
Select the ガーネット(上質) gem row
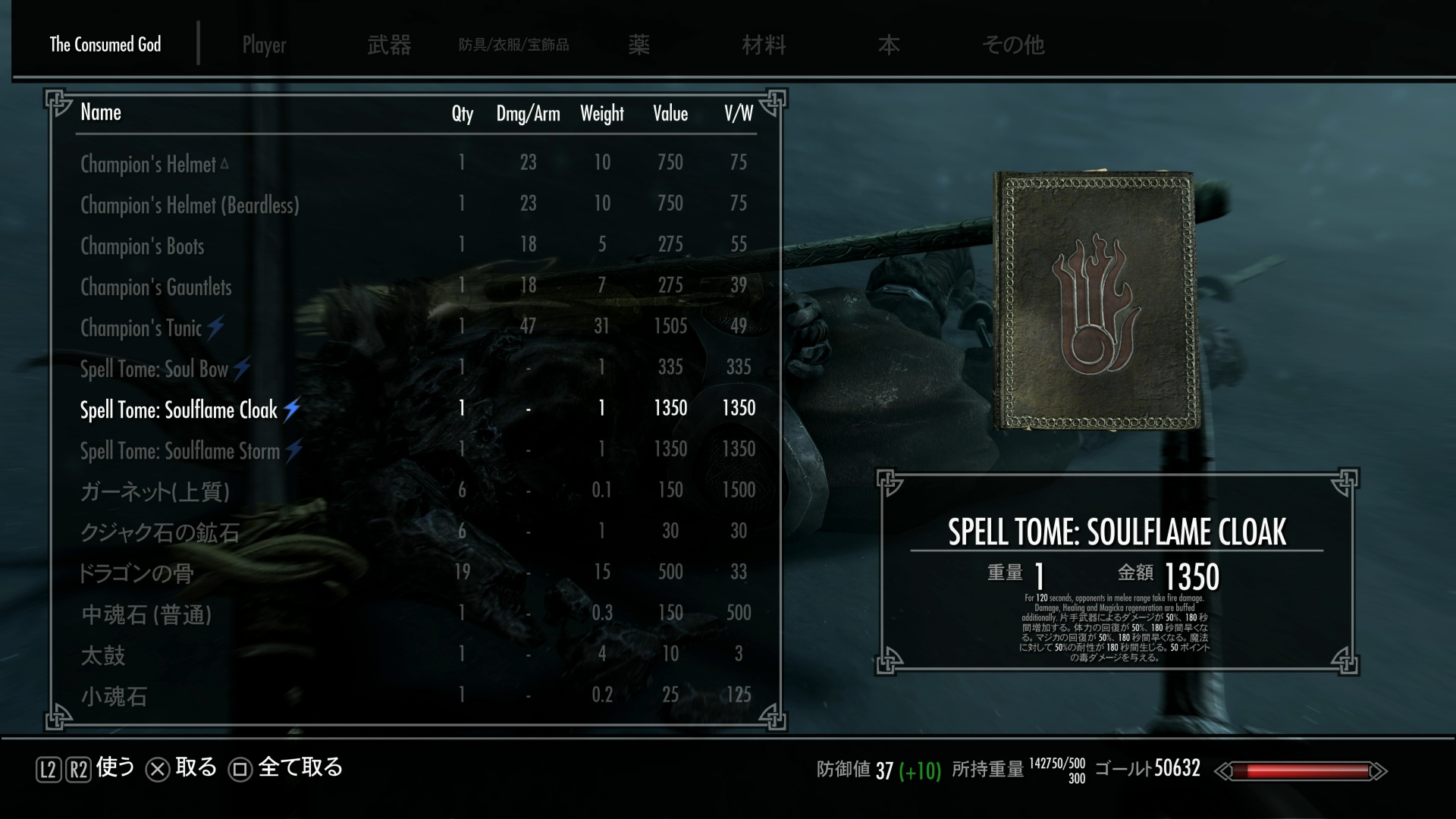point(155,491)
